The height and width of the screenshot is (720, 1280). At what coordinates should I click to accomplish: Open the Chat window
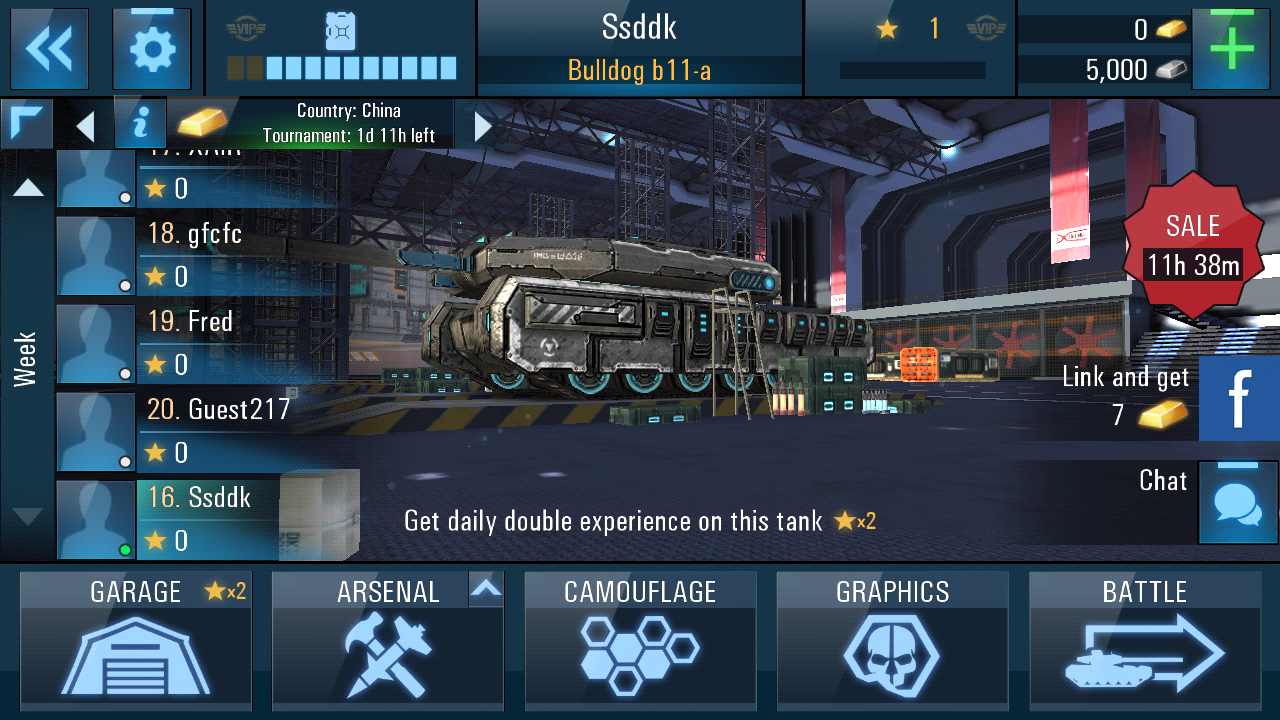[1237, 502]
